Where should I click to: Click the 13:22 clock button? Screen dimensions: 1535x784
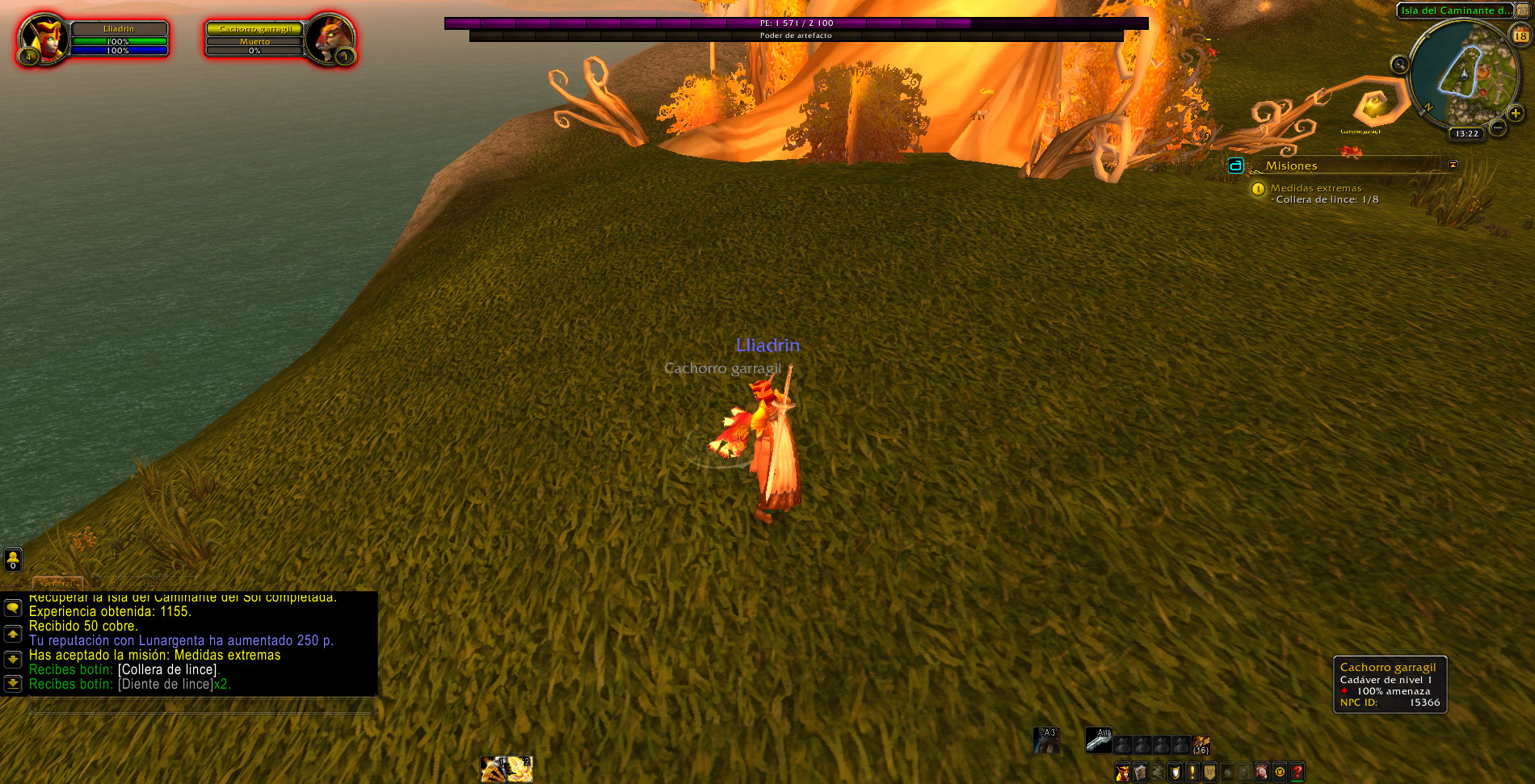1466,134
